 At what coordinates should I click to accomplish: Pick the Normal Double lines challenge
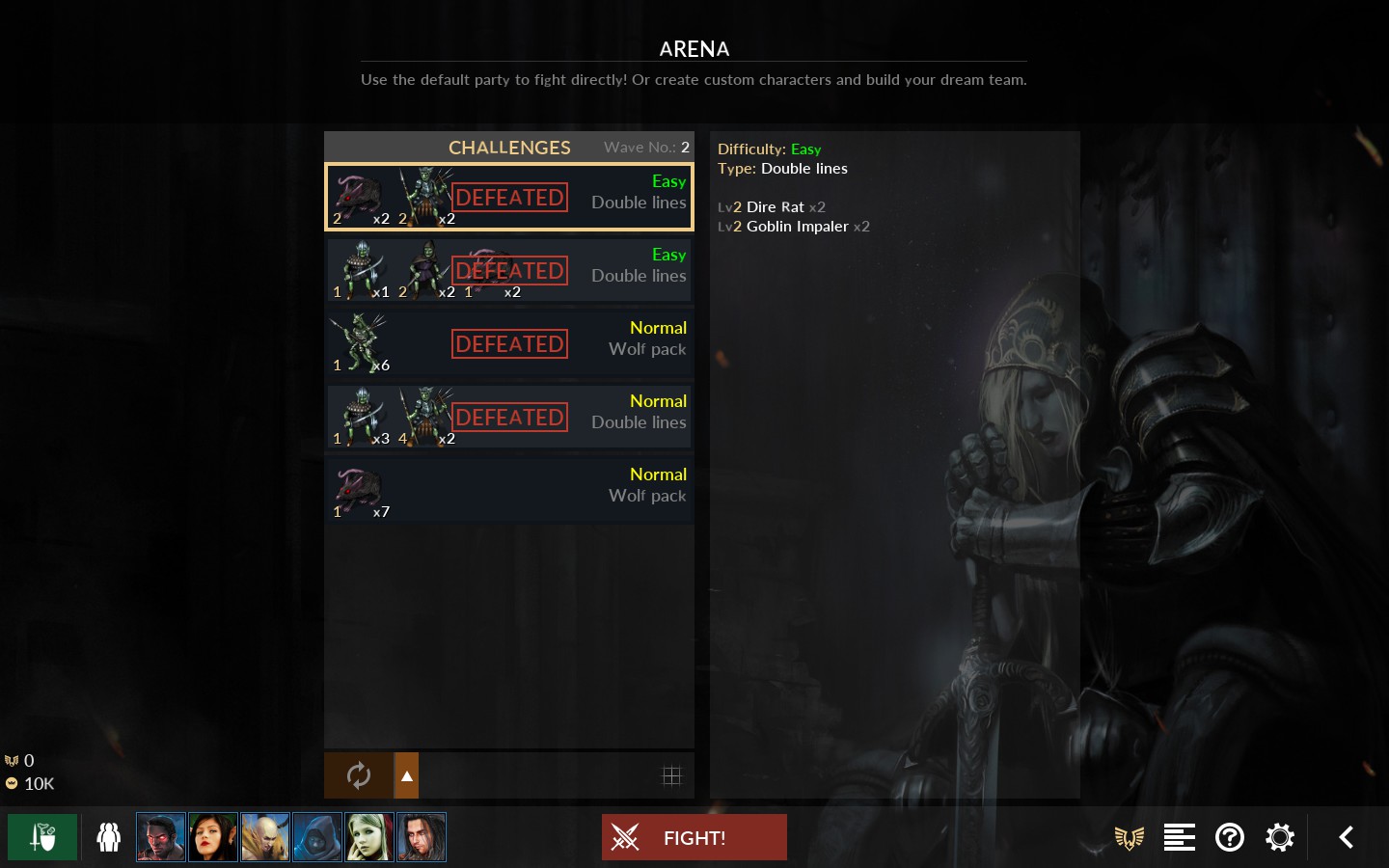[509, 418]
